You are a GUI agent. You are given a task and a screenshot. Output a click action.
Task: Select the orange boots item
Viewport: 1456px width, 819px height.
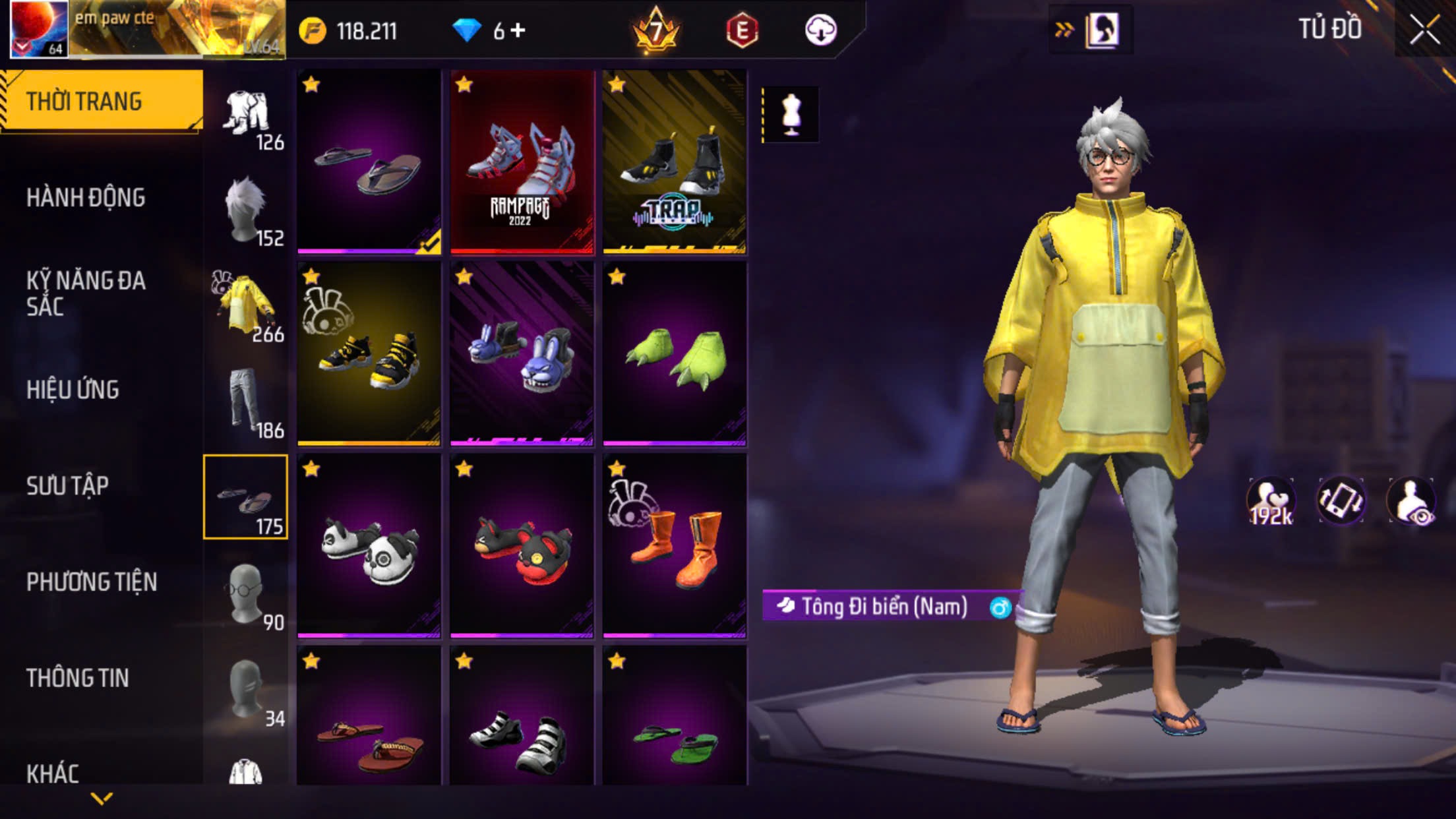[x=675, y=546]
